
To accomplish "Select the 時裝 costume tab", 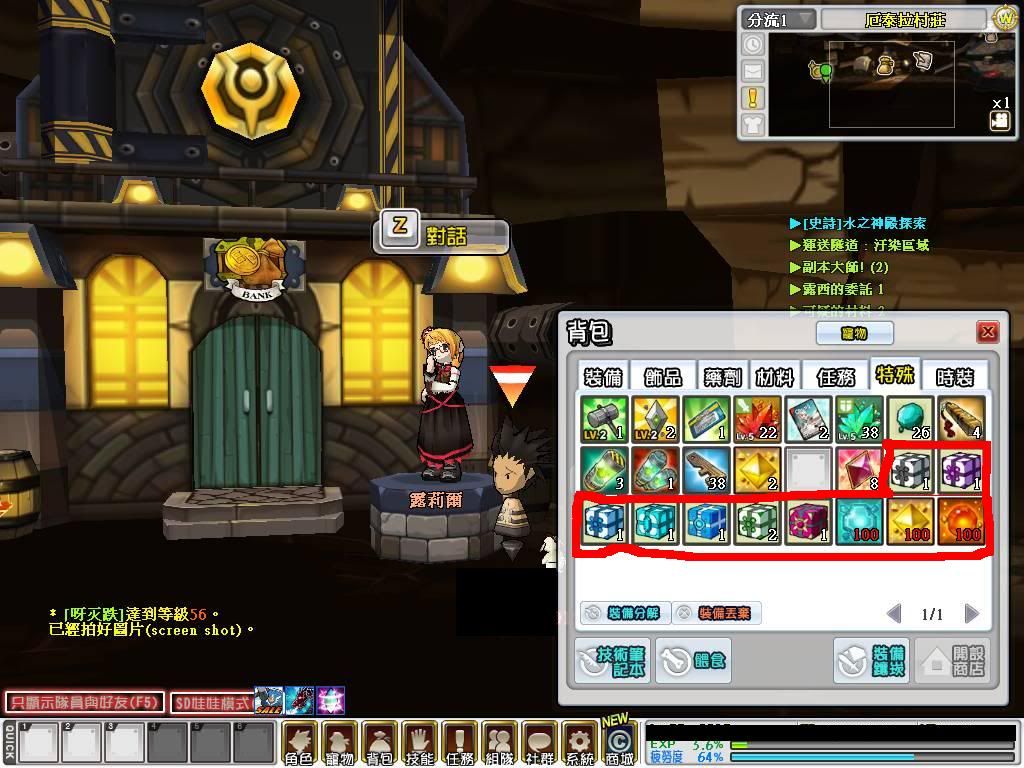I will click(x=954, y=376).
